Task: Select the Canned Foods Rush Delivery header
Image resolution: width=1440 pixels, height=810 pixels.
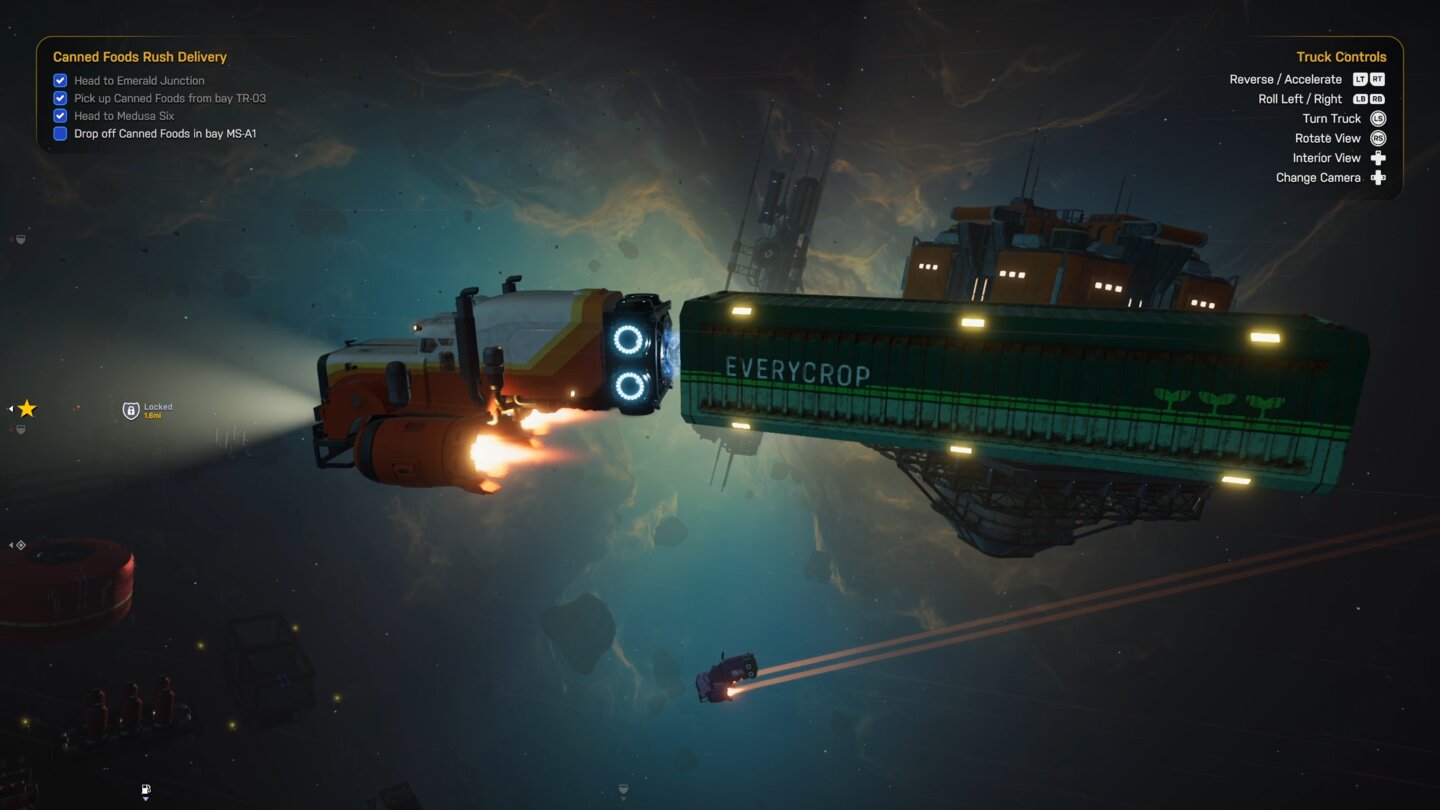Action: (x=140, y=57)
